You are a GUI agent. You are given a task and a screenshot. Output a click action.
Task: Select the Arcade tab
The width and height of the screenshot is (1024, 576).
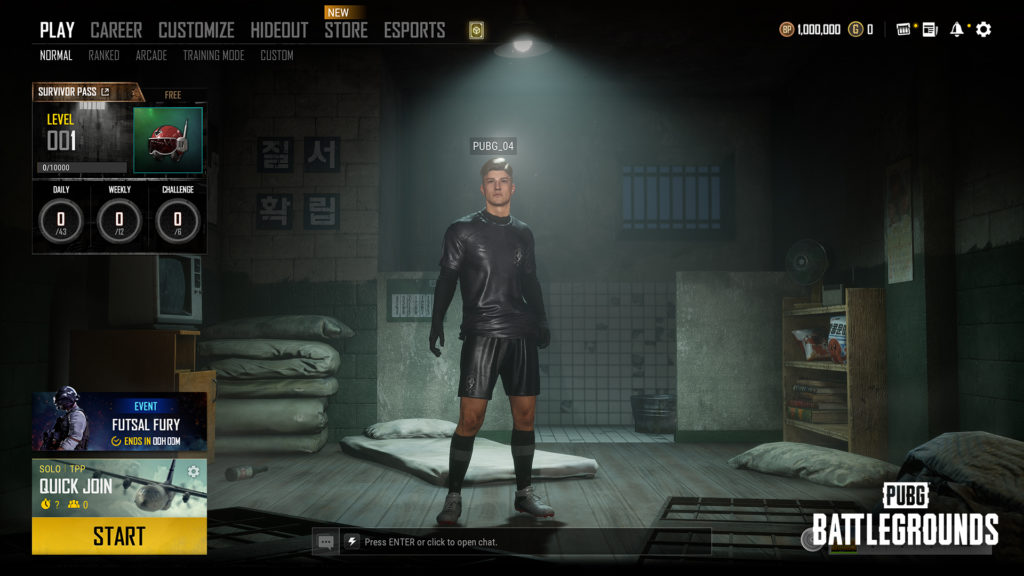click(x=151, y=56)
